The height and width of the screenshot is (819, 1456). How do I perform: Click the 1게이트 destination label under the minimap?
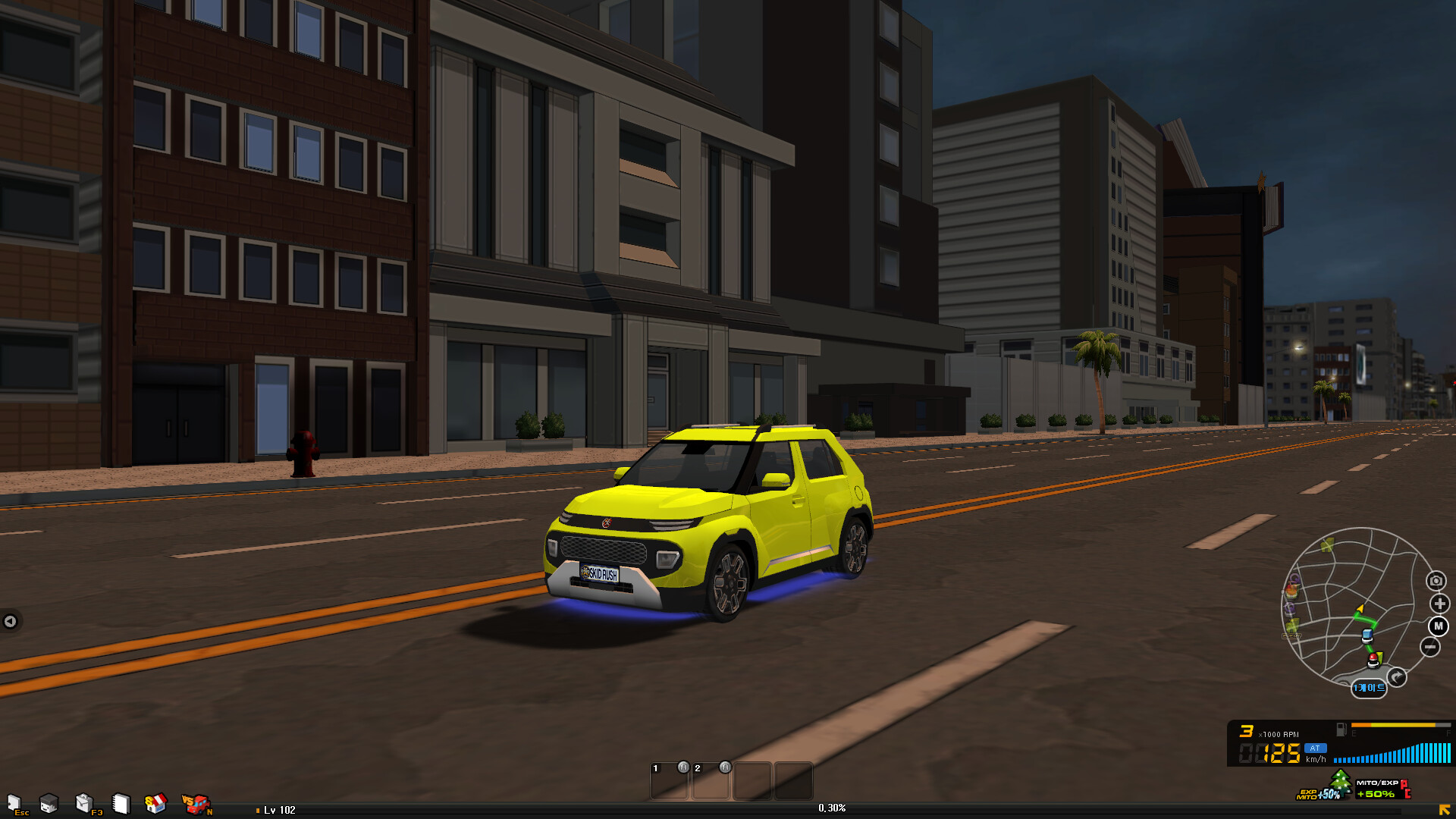[1370, 687]
